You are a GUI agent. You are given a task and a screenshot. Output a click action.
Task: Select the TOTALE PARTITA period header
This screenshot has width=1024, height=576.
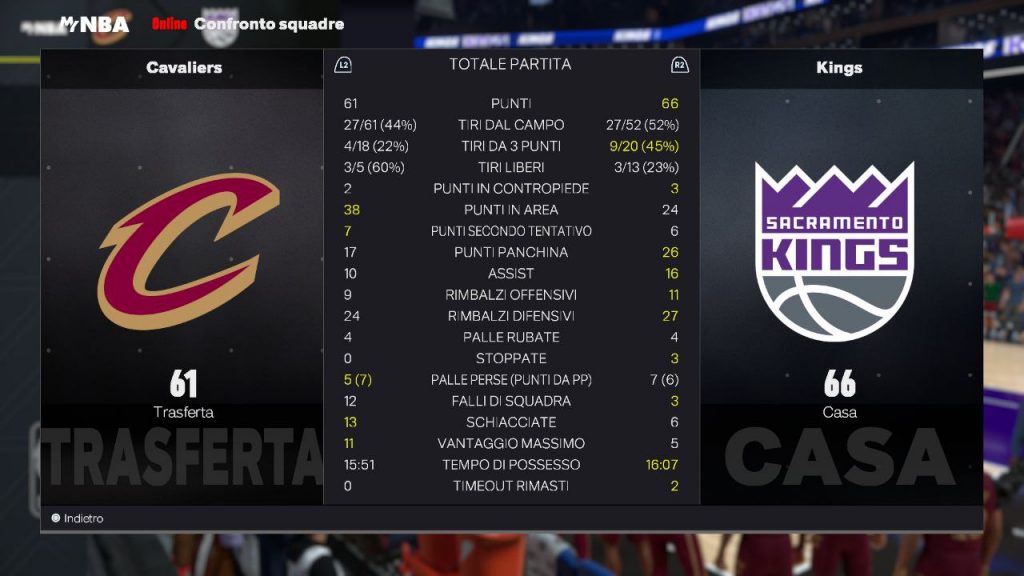click(510, 64)
